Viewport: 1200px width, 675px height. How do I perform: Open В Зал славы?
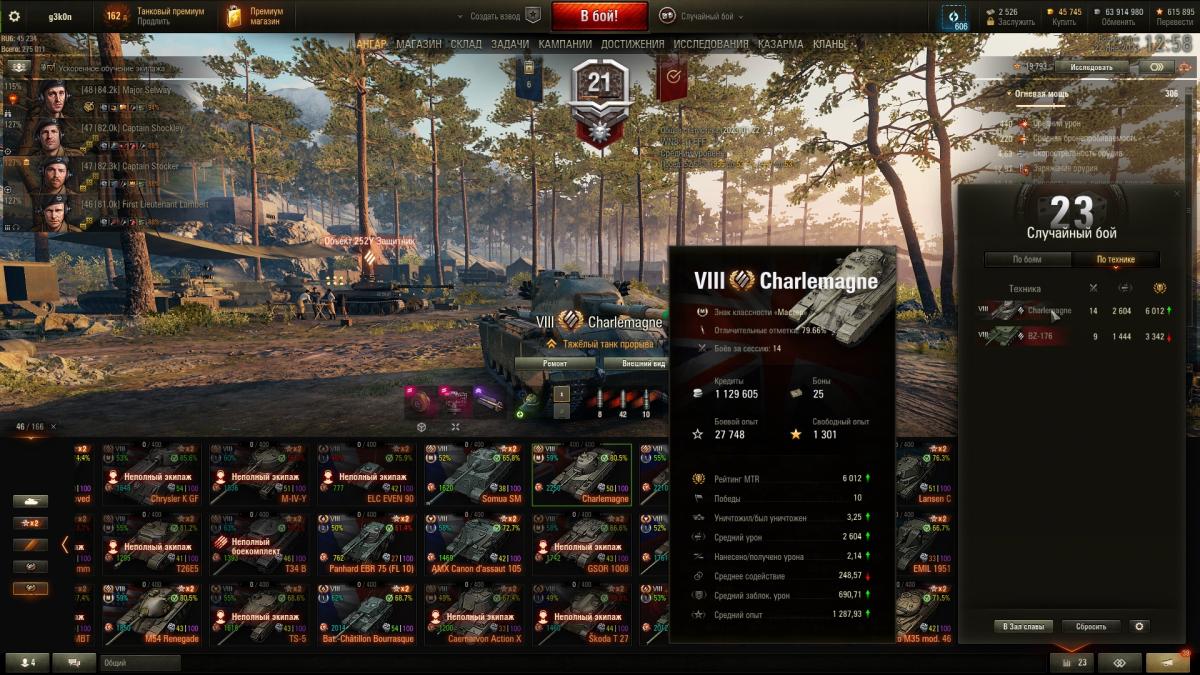click(x=1024, y=626)
